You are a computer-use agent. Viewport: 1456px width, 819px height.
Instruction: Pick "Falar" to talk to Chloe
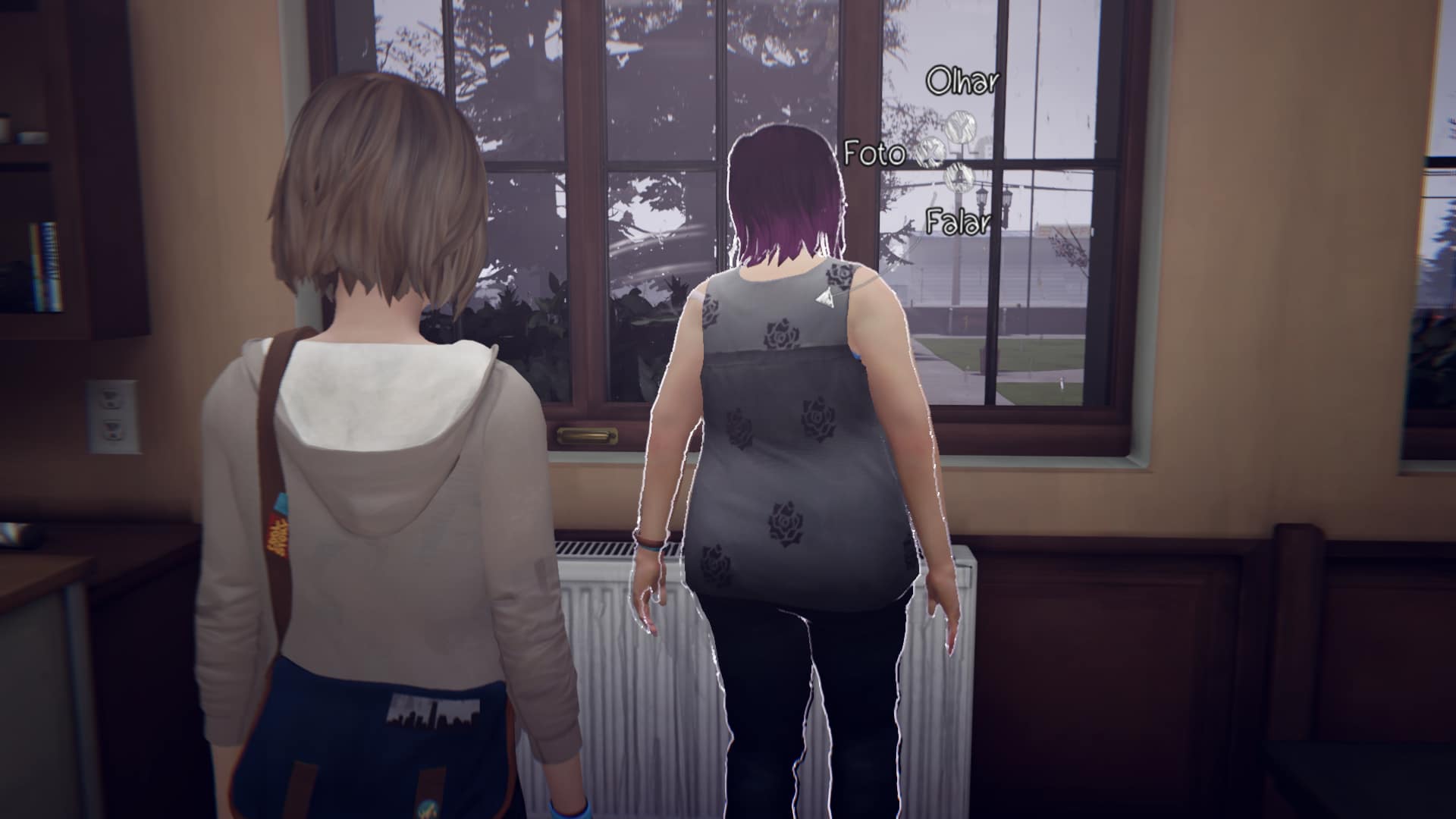[958, 222]
